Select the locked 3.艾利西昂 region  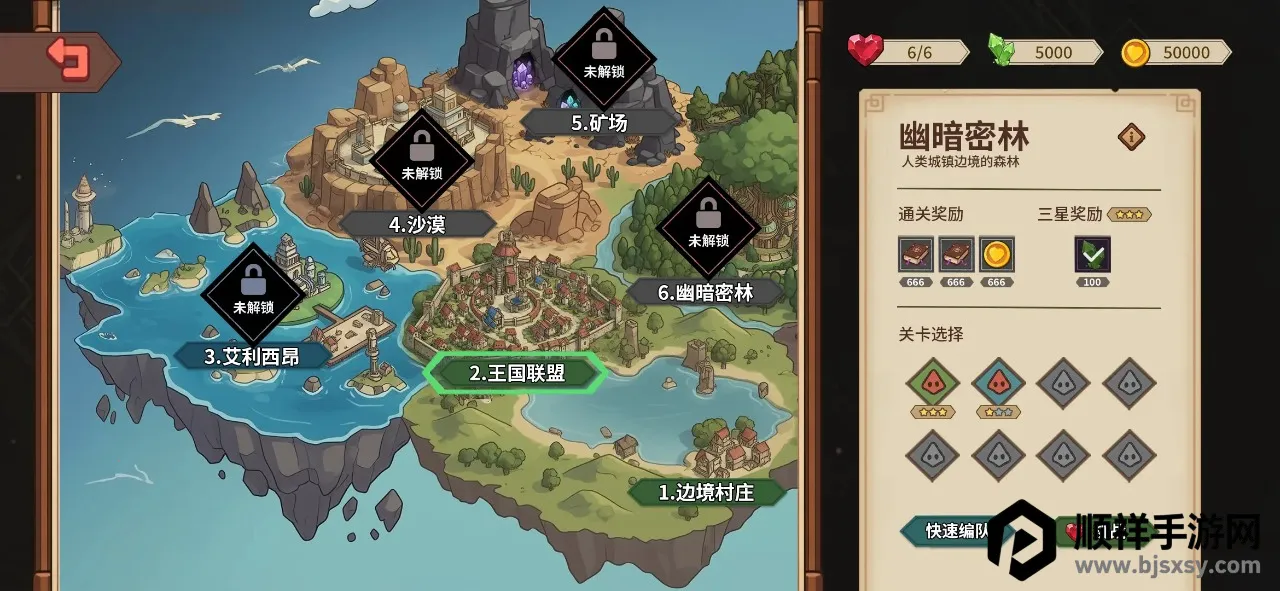[252, 356]
